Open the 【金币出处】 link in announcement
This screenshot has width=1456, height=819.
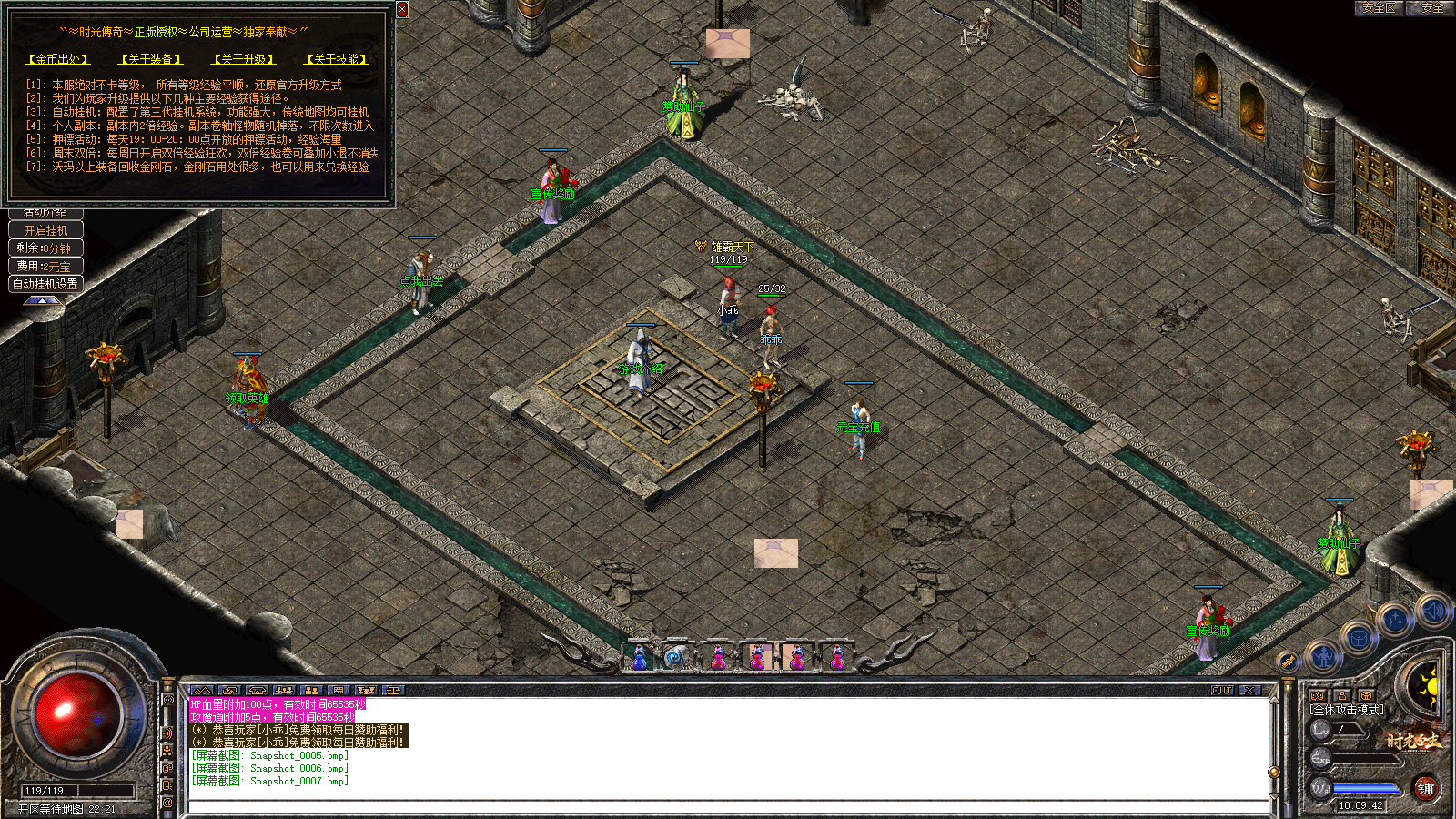point(57,59)
